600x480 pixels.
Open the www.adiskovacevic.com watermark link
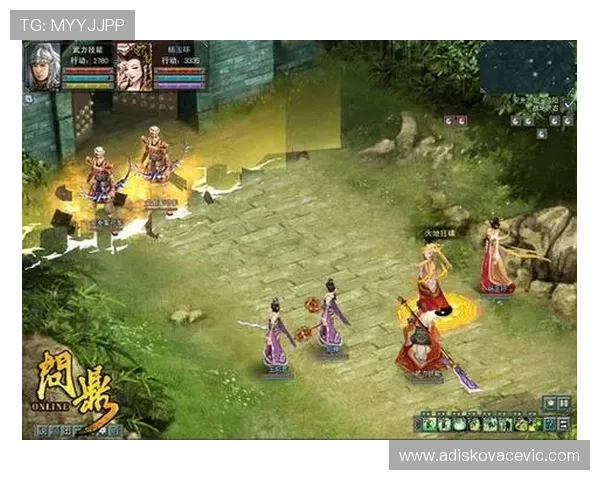[489, 456]
